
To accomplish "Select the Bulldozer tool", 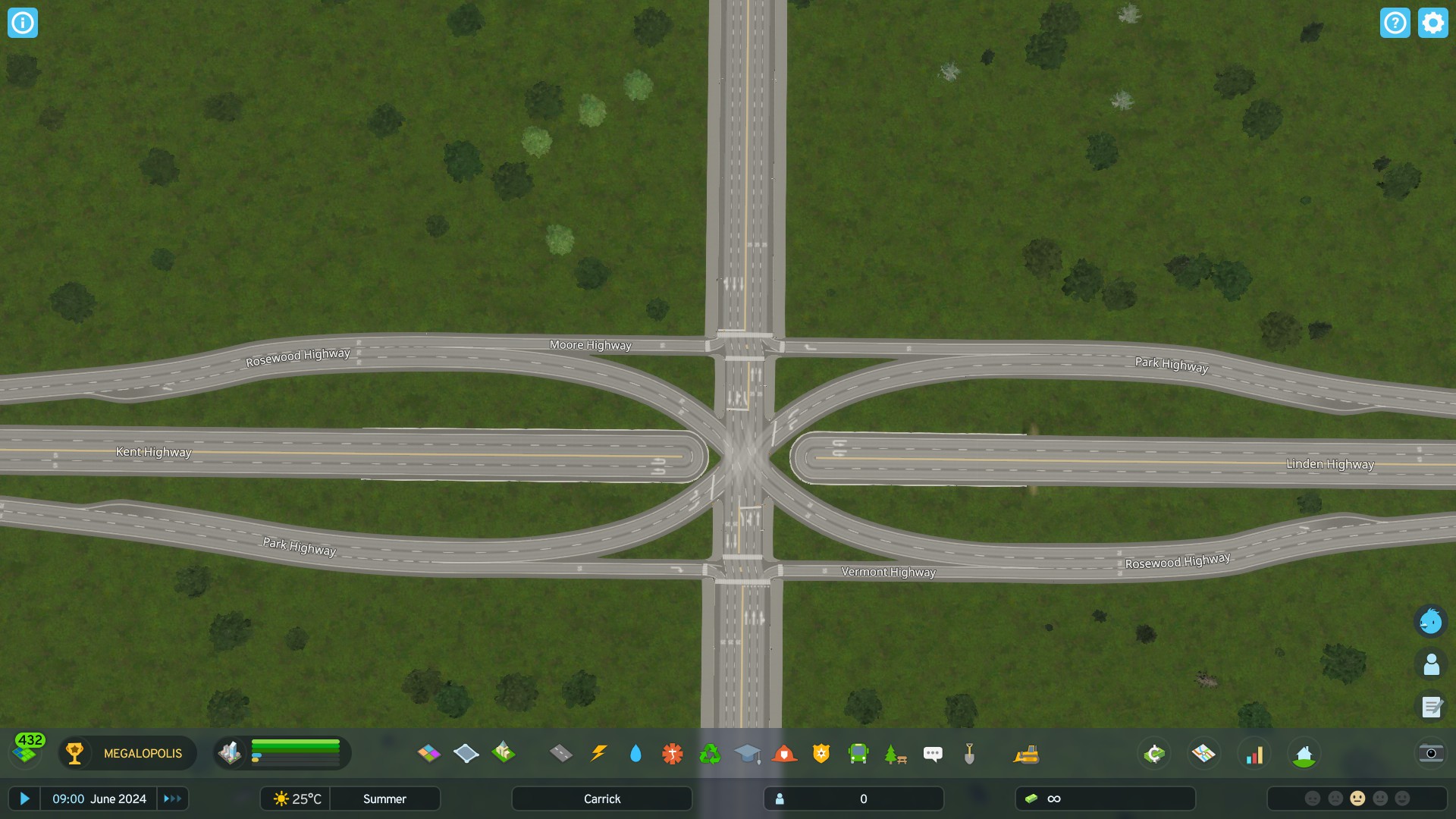I will coord(1026,753).
